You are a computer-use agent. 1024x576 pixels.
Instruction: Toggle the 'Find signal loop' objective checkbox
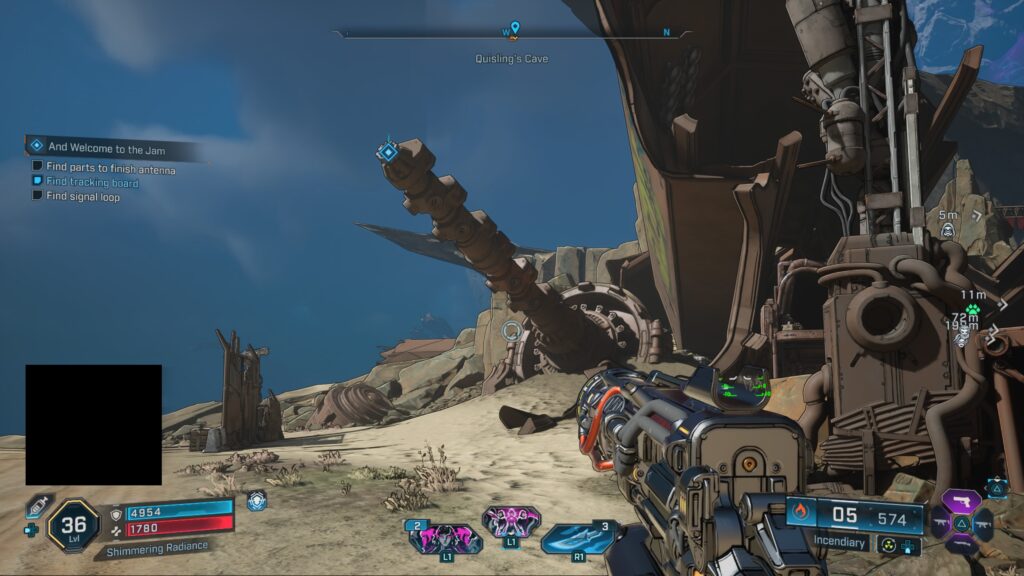[38, 196]
